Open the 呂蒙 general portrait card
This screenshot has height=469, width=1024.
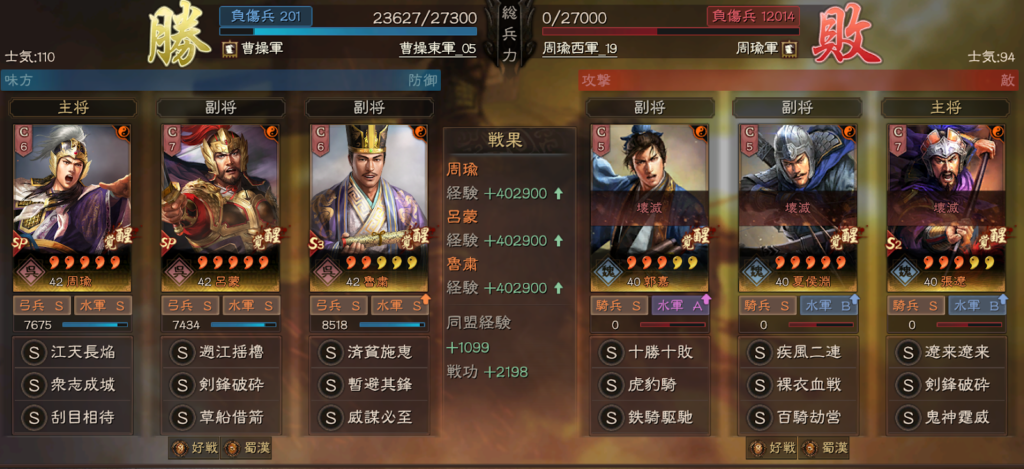(220, 203)
